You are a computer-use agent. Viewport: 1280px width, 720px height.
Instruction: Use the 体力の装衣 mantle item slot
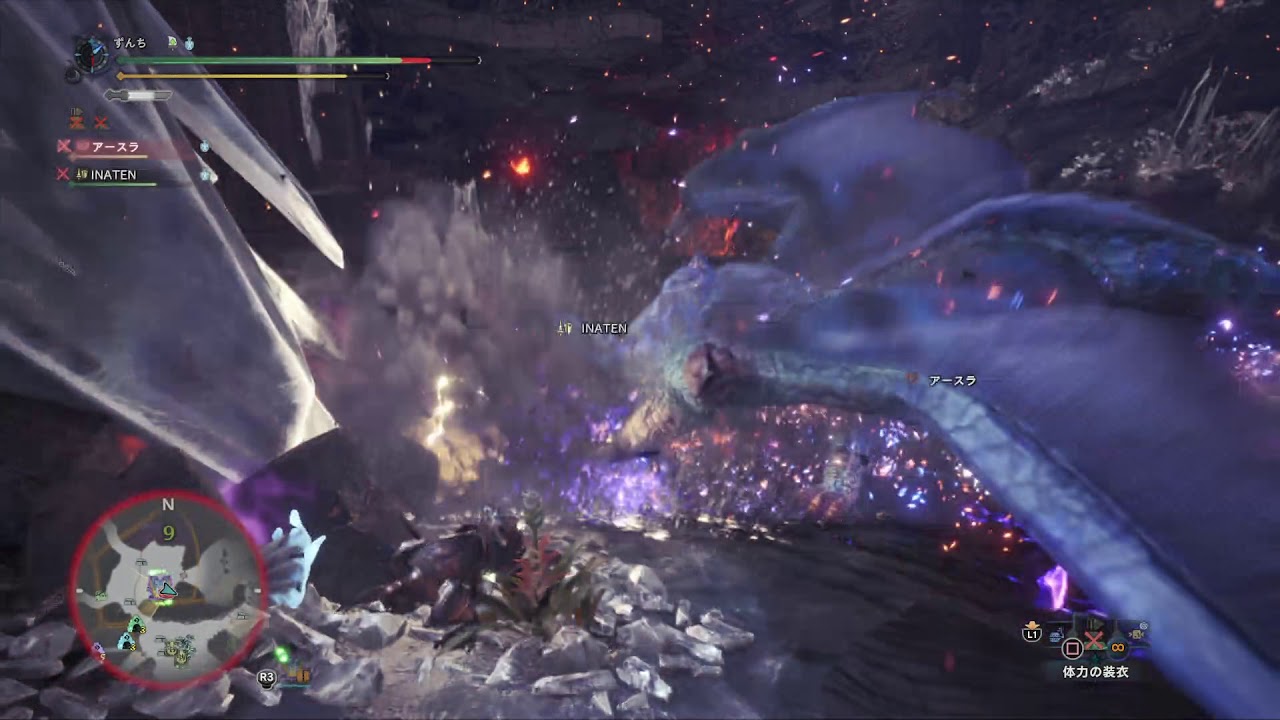[x=1094, y=672]
